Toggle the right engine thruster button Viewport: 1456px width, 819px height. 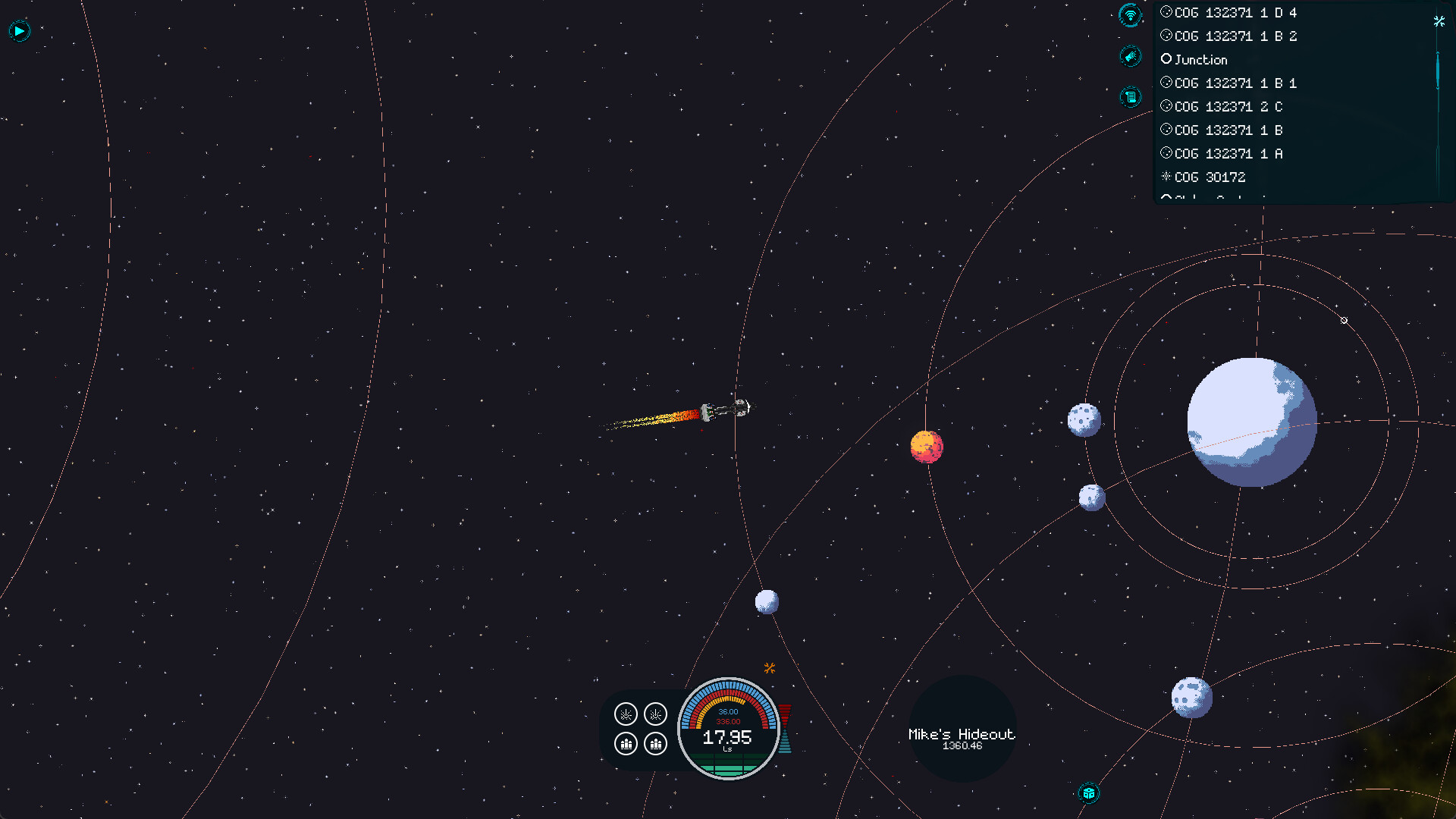click(x=655, y=714)
